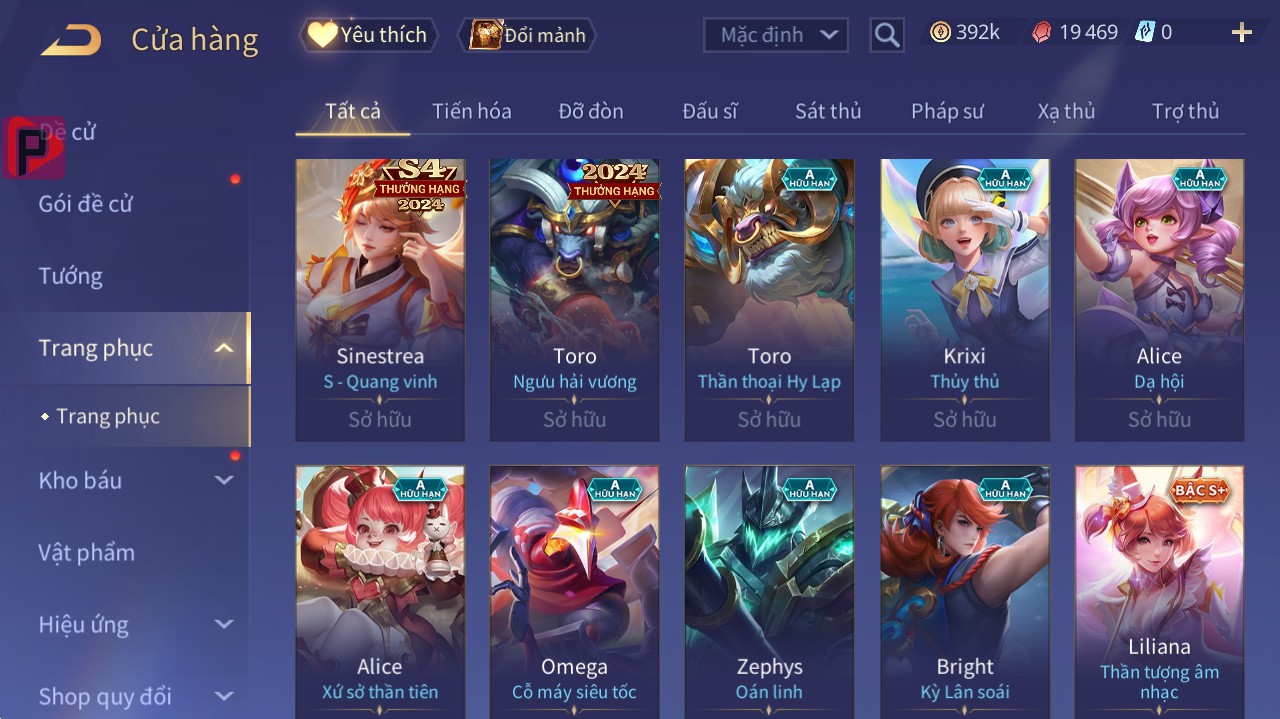The image size is (1280, 719).
Task: Select the Sinestrea S - Quang vinh skin
Action: point(380,300)
